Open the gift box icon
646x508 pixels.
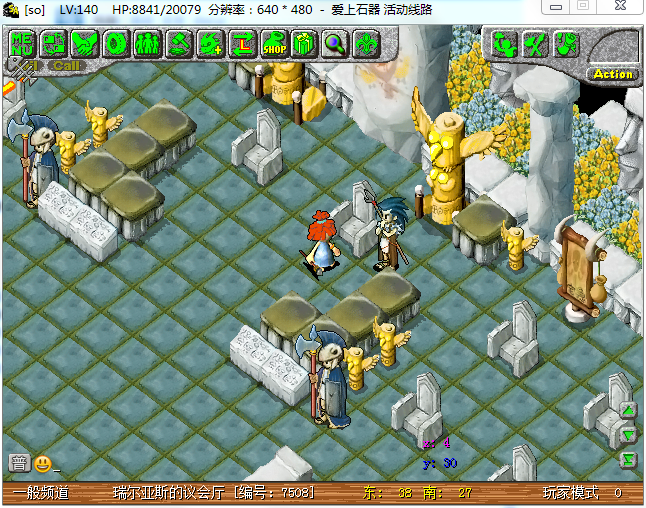tap(304, 43)
